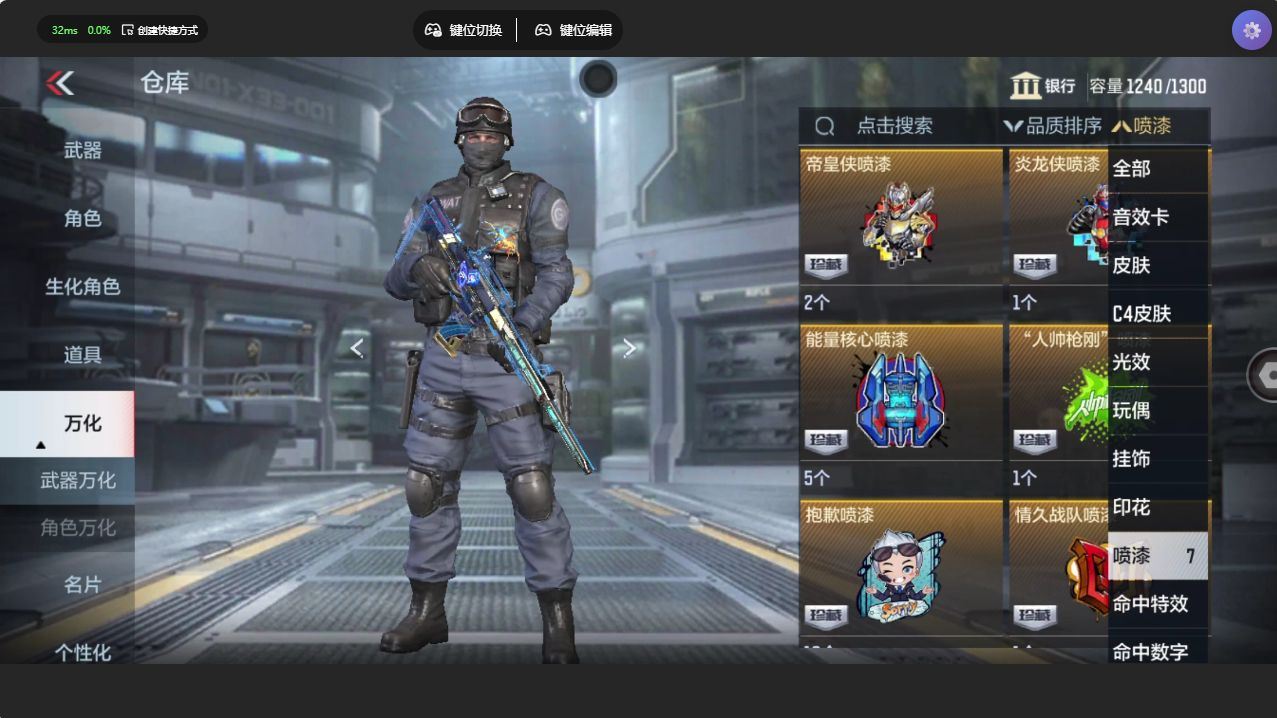Screen dimensions: 1277x718
Task: Open the 键位编辑 key mapping editor
Action: coord(573,30)
